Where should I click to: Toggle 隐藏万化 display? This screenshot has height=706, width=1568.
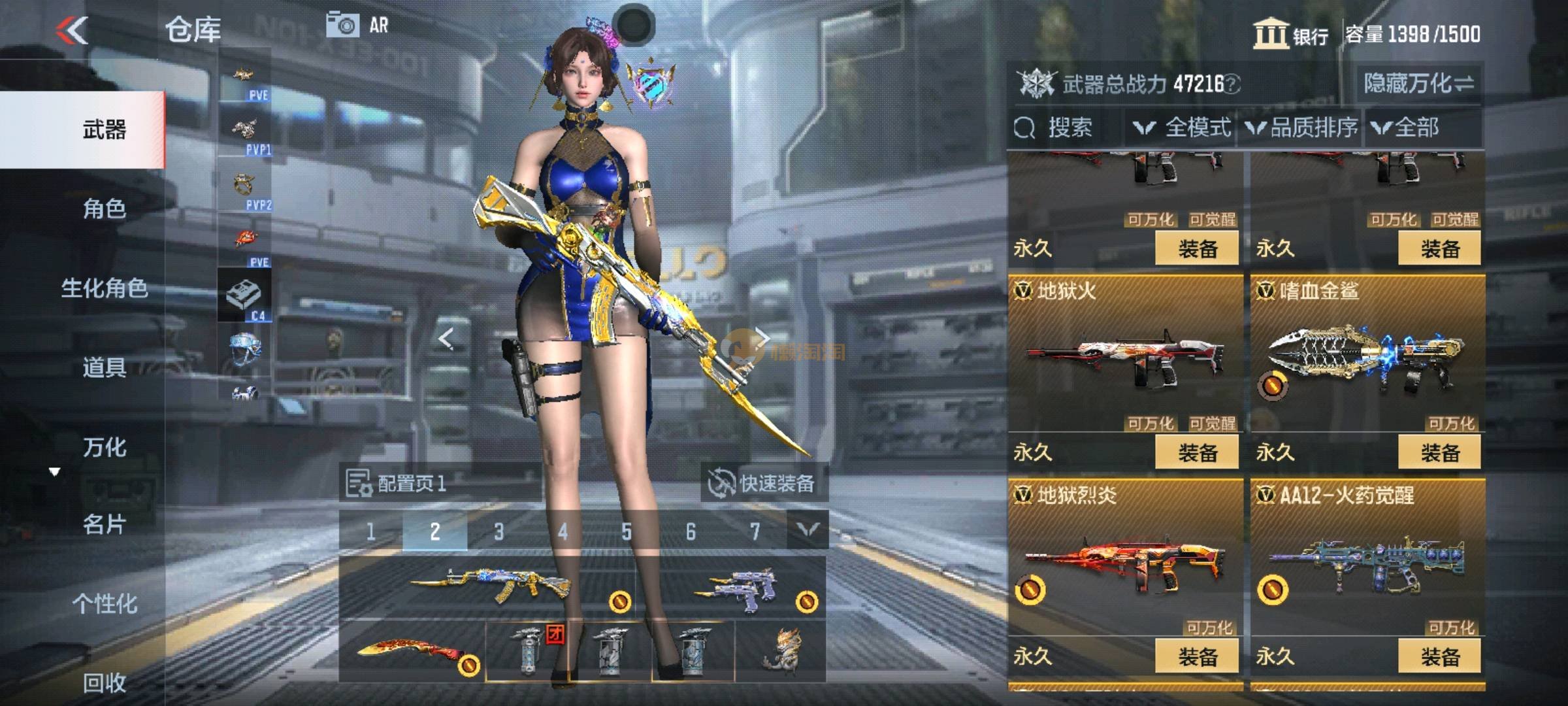click(1418, 84)
